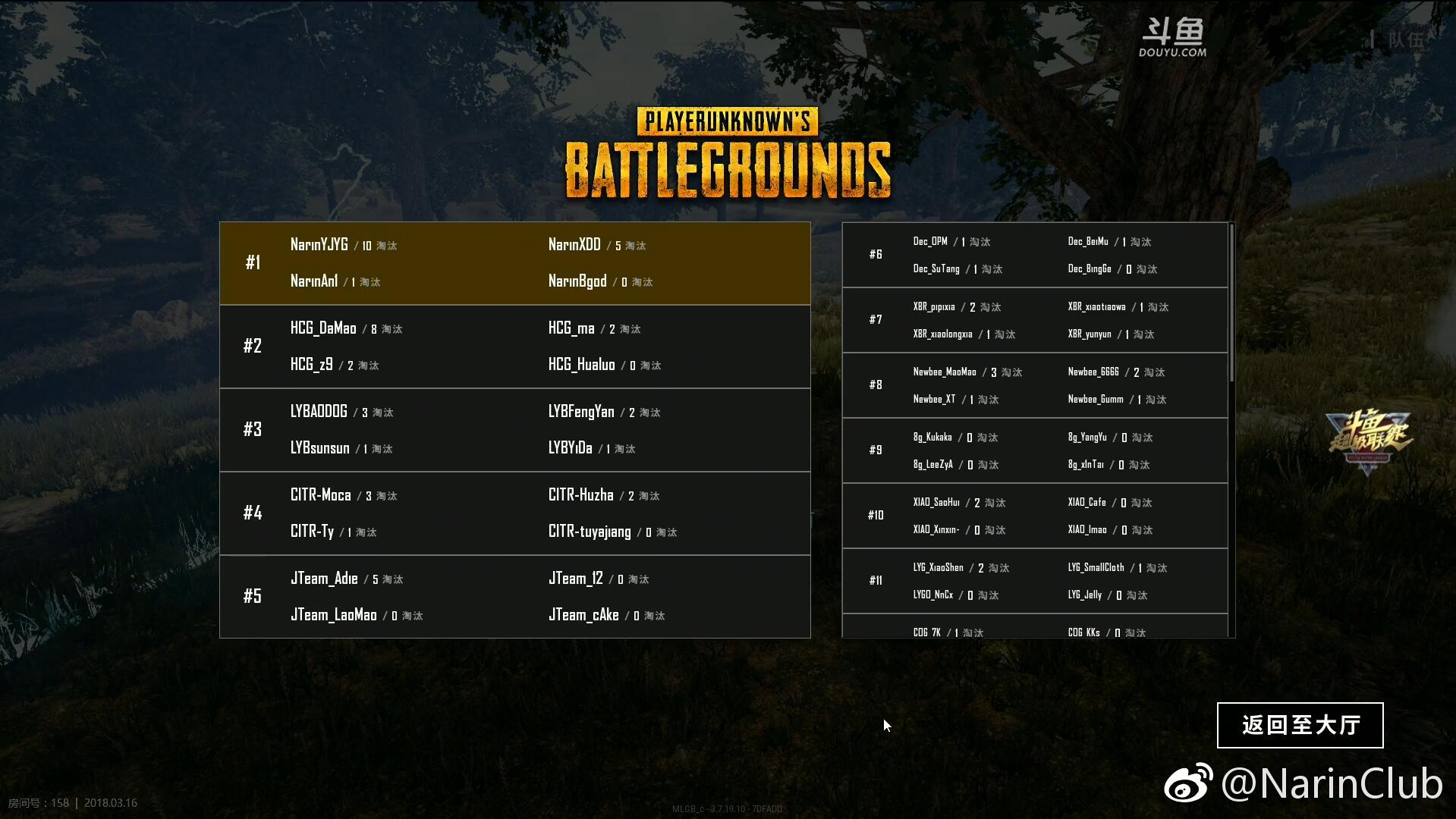This screenshot has width=1456, height=819.
Task: Select the #2 HCG team row
Action: coord(514,347)
